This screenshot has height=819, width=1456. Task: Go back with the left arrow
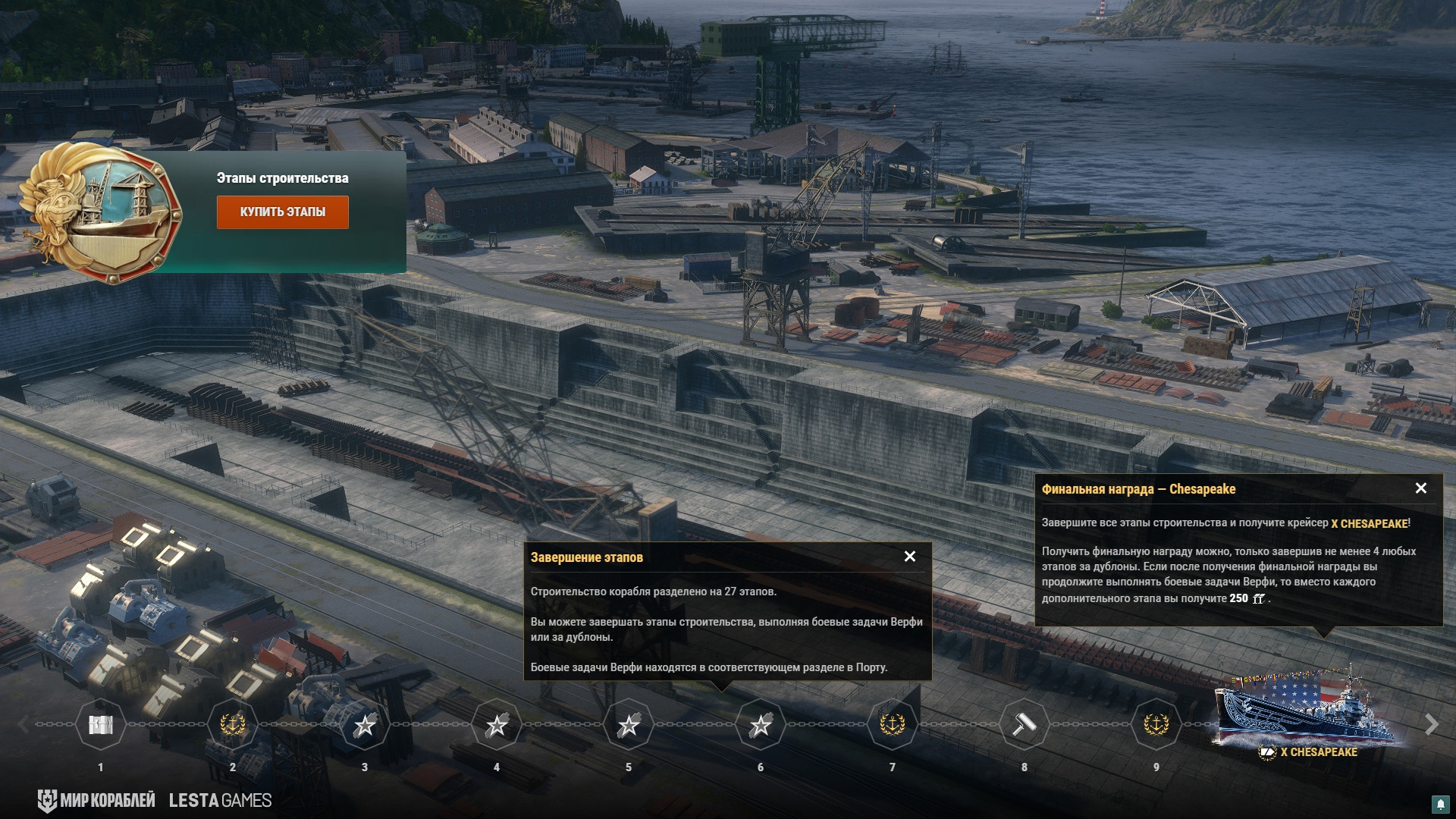coord(24,725)
